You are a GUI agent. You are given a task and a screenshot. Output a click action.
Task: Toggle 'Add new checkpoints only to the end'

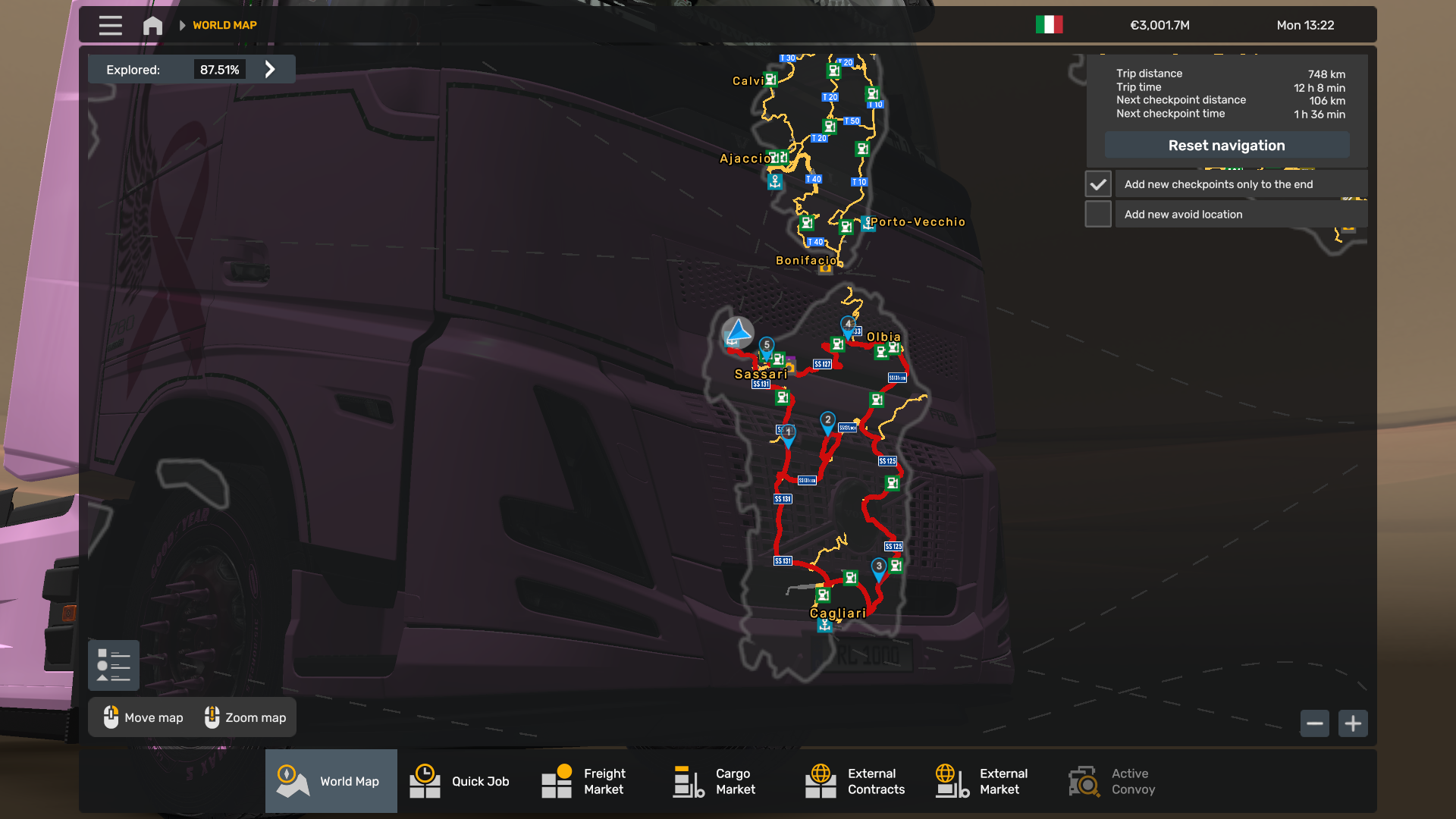coord(1098,184)
